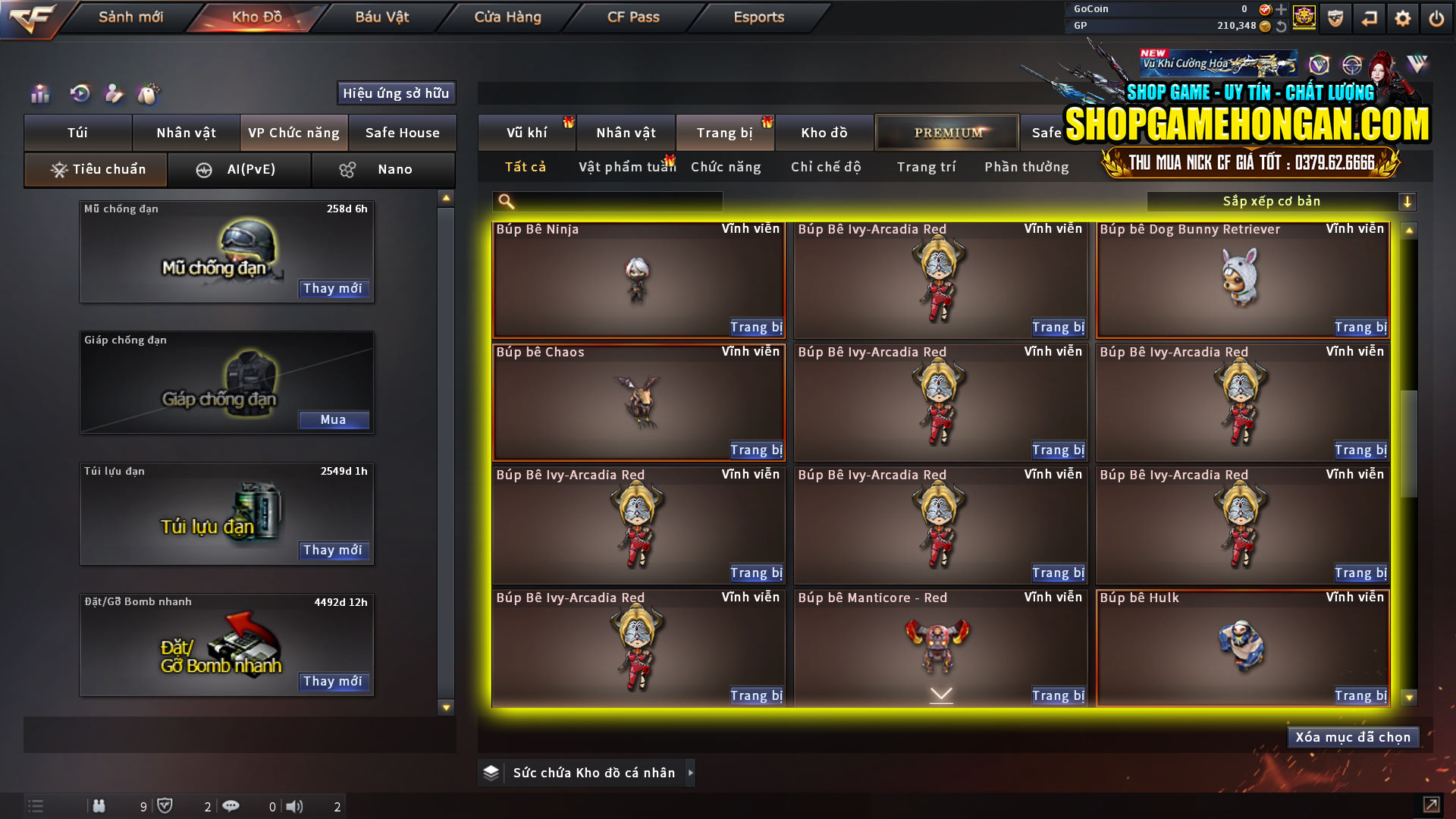Open the chat bubble icon at the bottom
The width and height of the screenshot is (1456, 819).
coord(231,806)
